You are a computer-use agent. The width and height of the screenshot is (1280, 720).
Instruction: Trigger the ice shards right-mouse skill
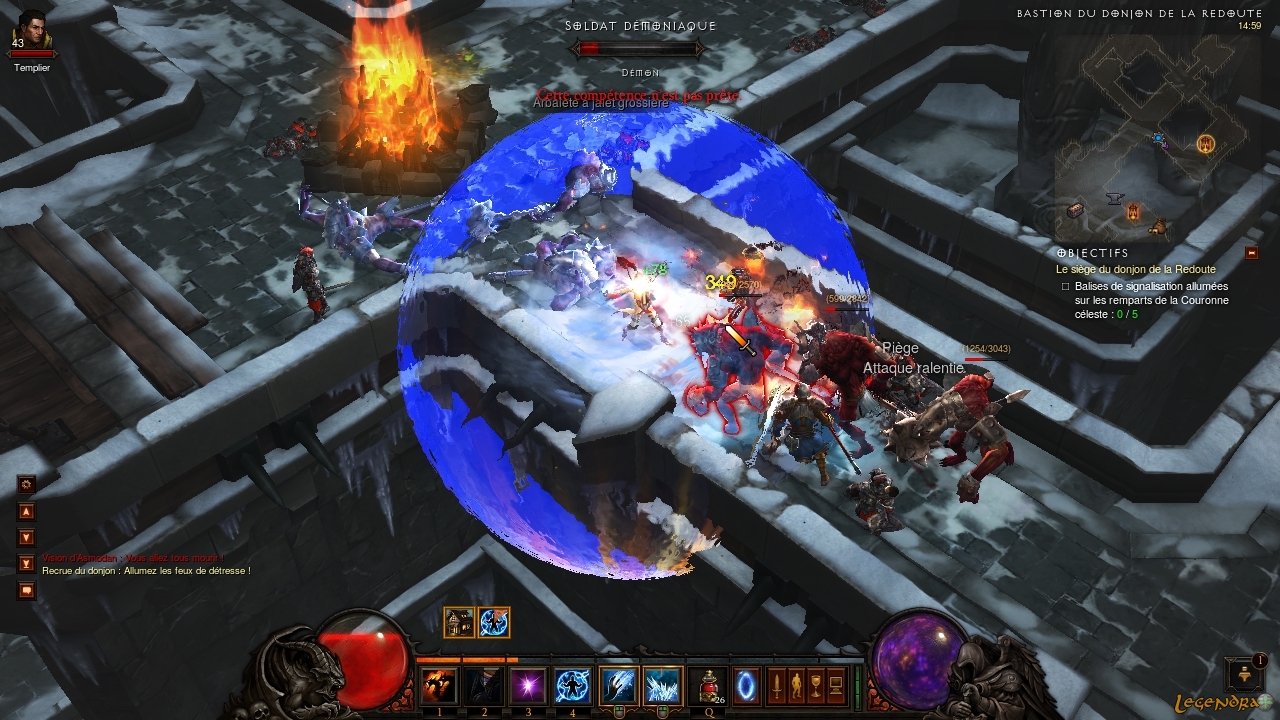pos(662,686)
